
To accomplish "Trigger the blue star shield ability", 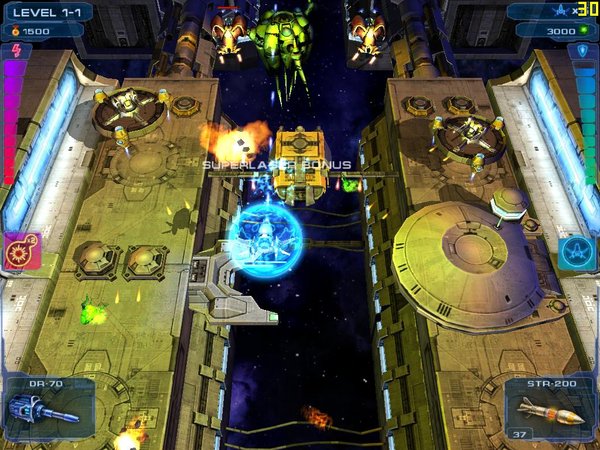I will (x=578, y=252).
